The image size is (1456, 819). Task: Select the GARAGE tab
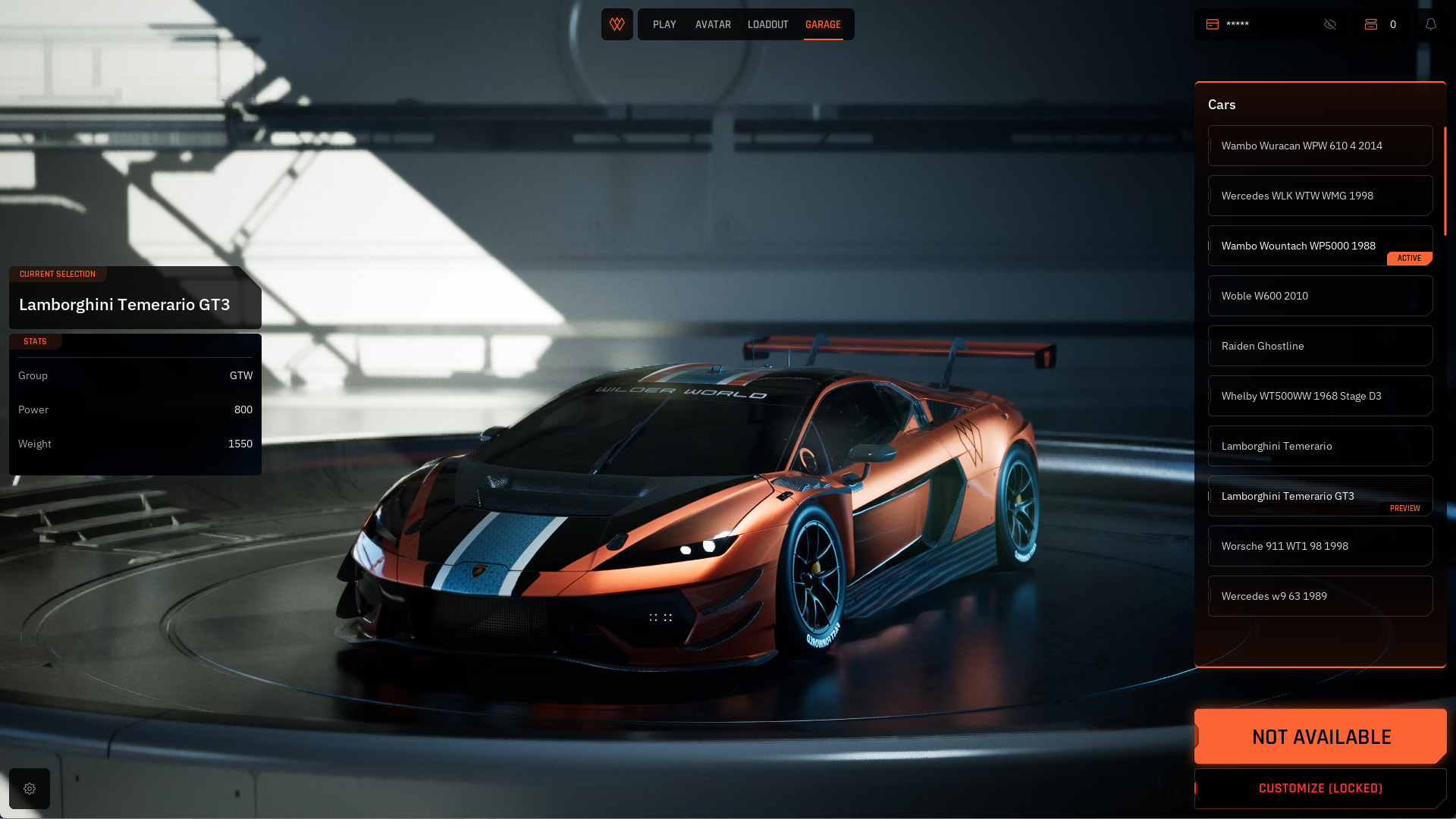[x=823, y=25]
